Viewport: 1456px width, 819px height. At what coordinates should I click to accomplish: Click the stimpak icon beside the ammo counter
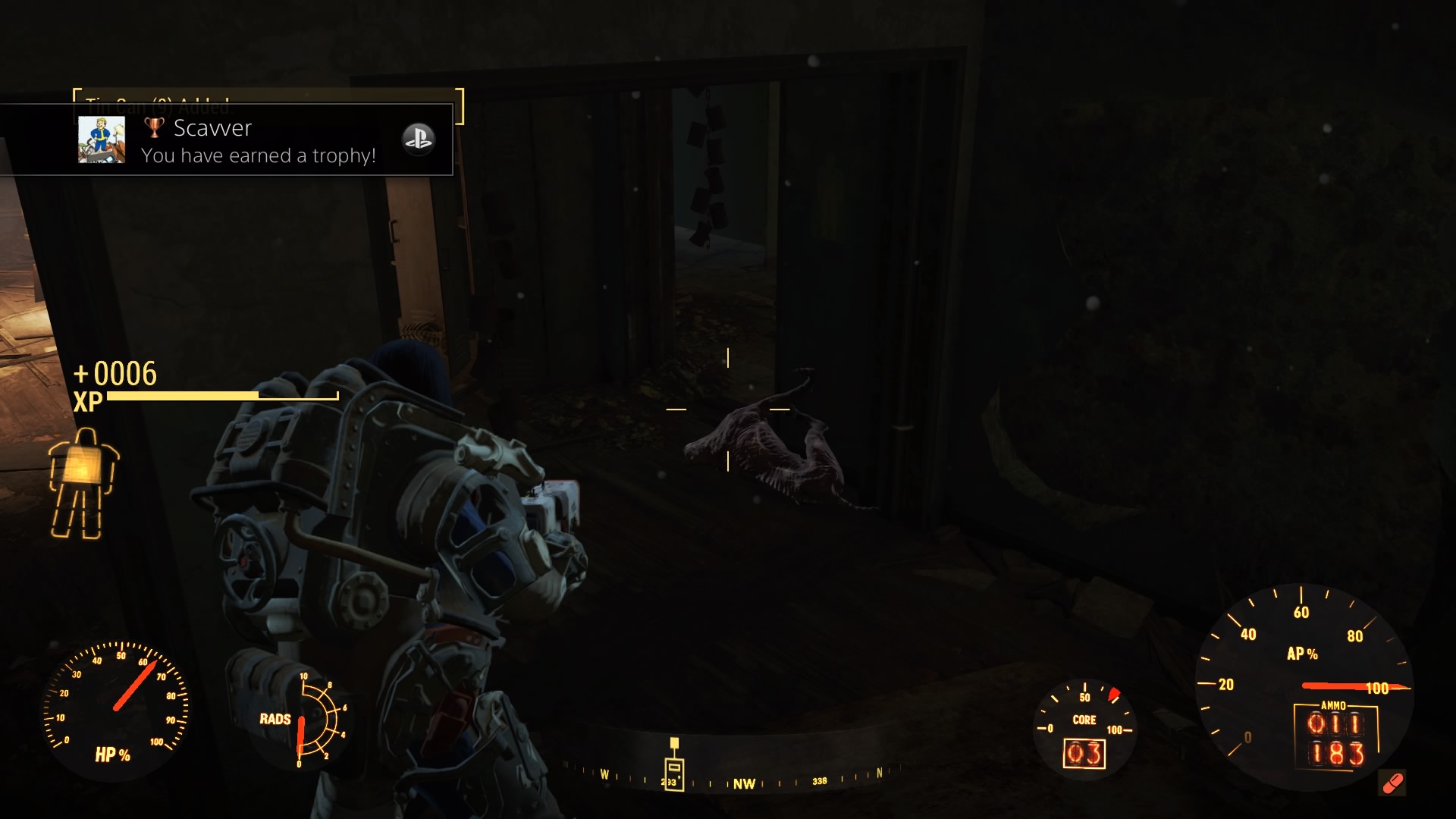(x=1392, y=783)
